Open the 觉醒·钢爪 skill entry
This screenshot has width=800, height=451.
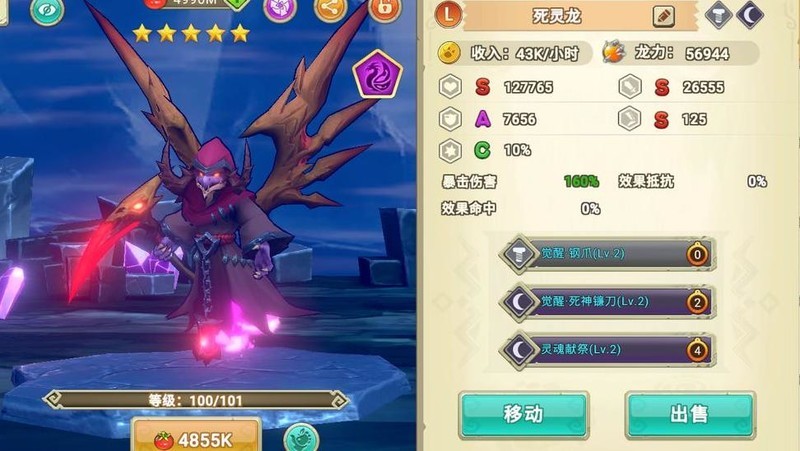pos(608,254)
